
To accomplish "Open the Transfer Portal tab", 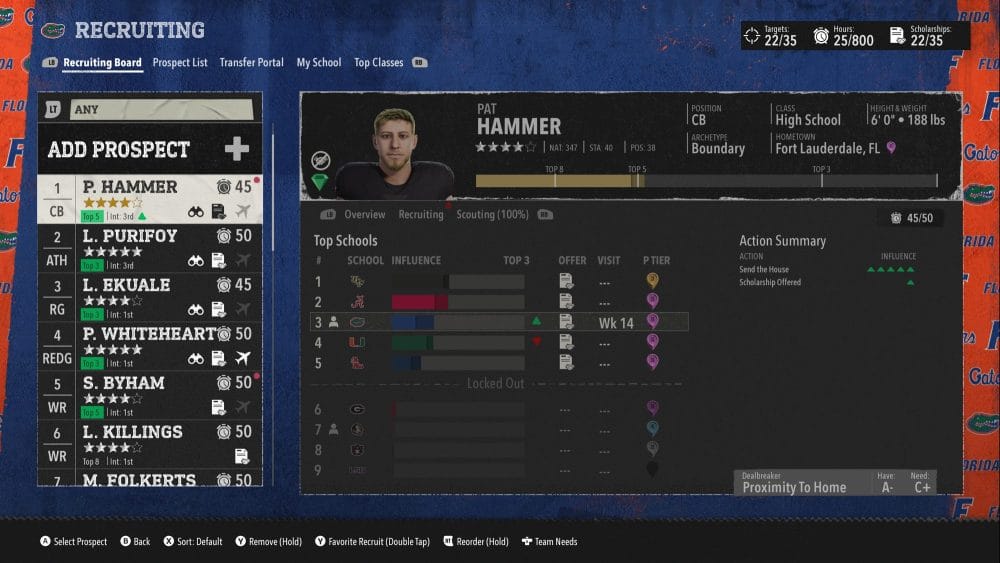I will click(251, 62).
